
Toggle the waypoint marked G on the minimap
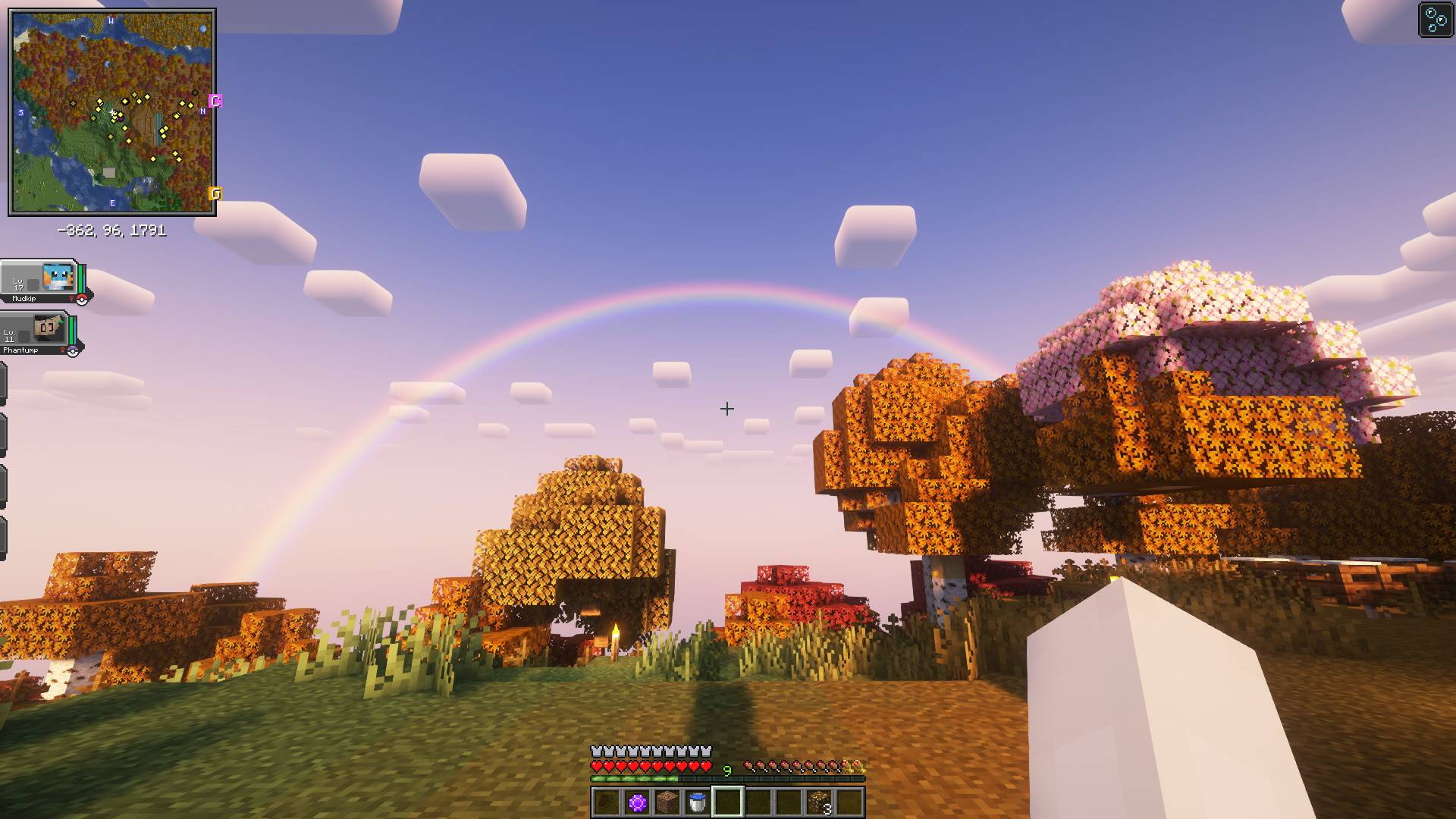216,193
